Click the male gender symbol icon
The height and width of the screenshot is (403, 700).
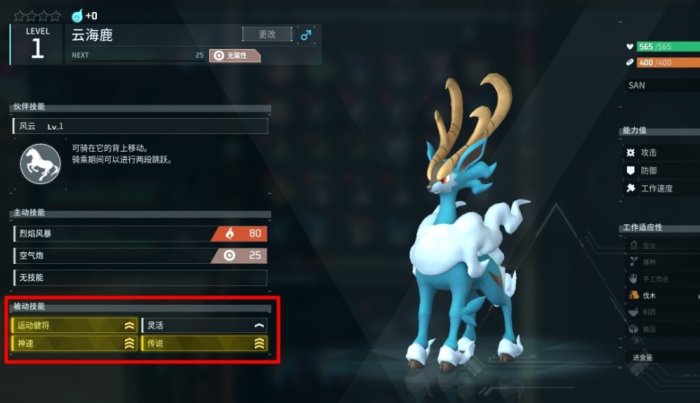coord(306,35)
